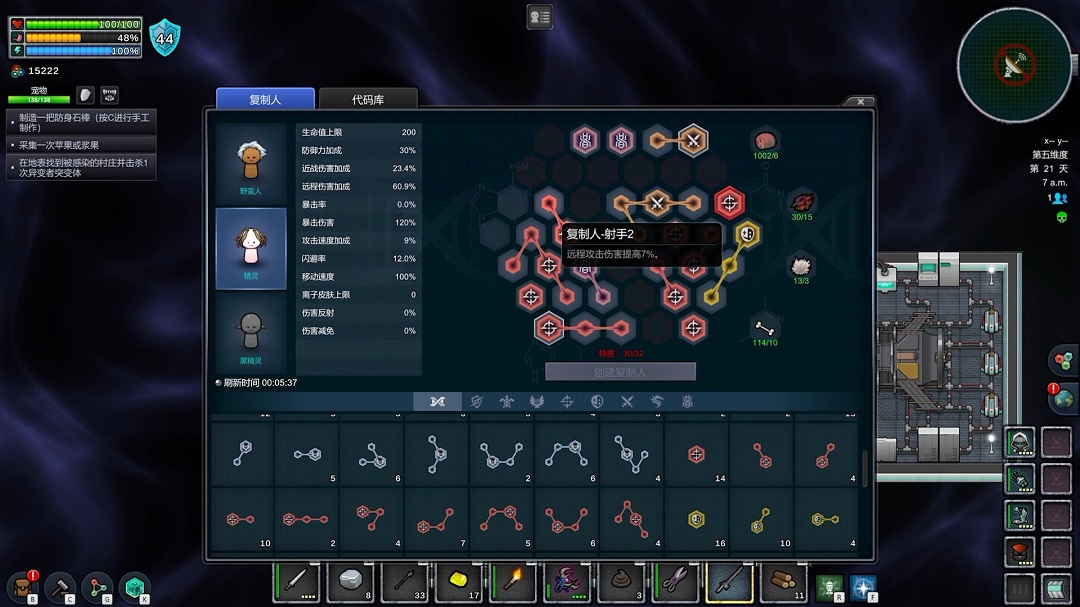Select the wood logs hotbar slot

tap(783, 582)
